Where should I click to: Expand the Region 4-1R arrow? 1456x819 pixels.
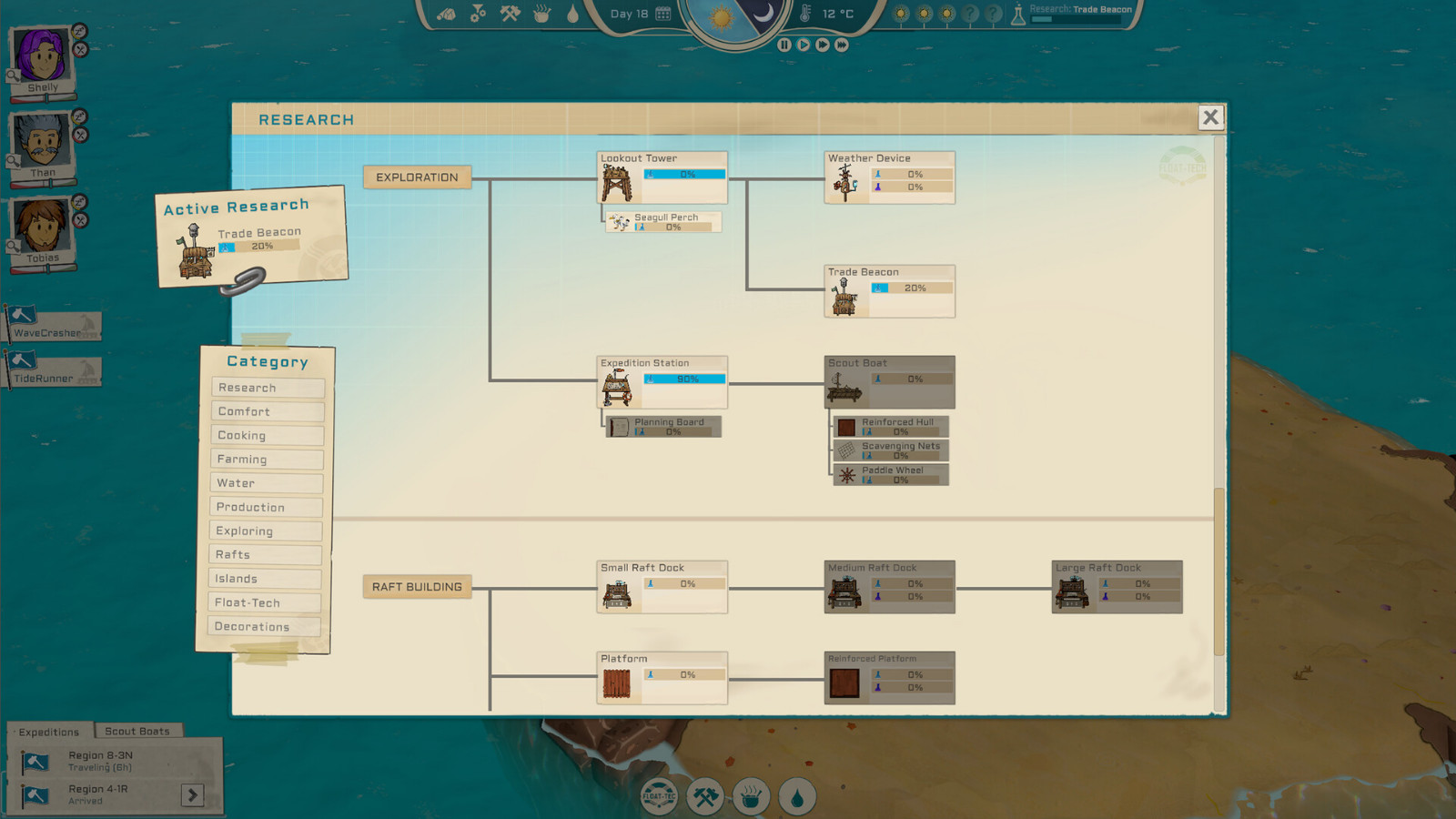coord(193,794)
